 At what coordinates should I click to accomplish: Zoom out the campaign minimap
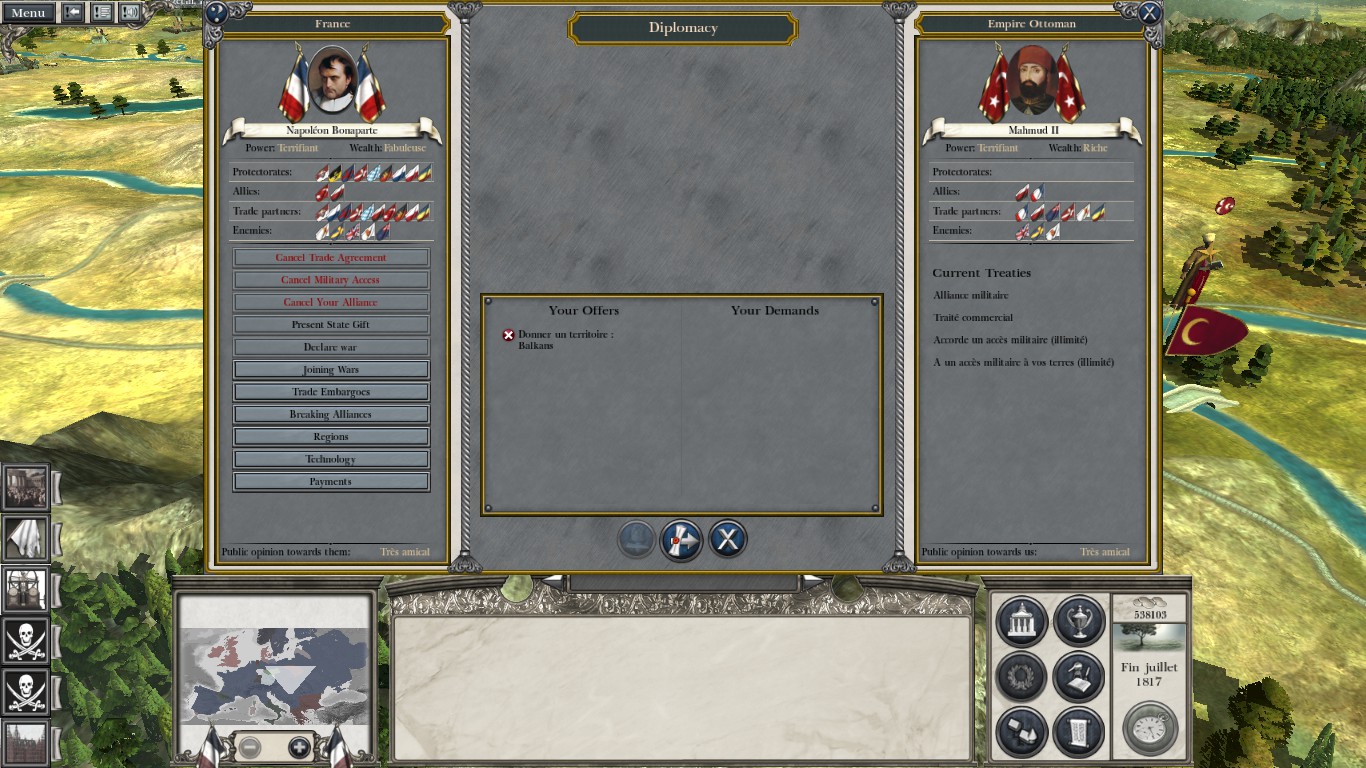[250, 747]
